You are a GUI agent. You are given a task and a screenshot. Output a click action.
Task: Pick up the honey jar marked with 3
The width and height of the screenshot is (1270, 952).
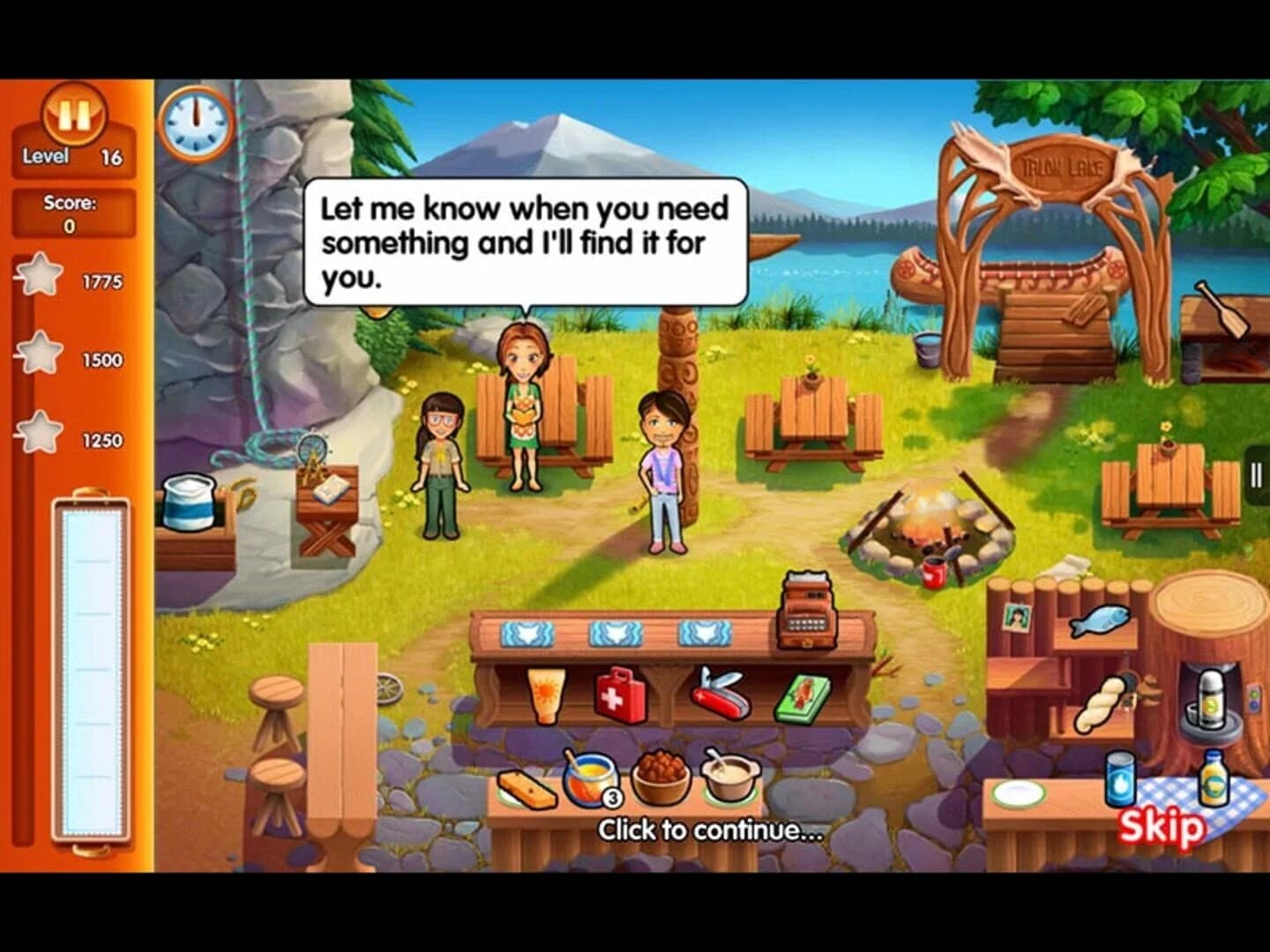tap(589, 778)
